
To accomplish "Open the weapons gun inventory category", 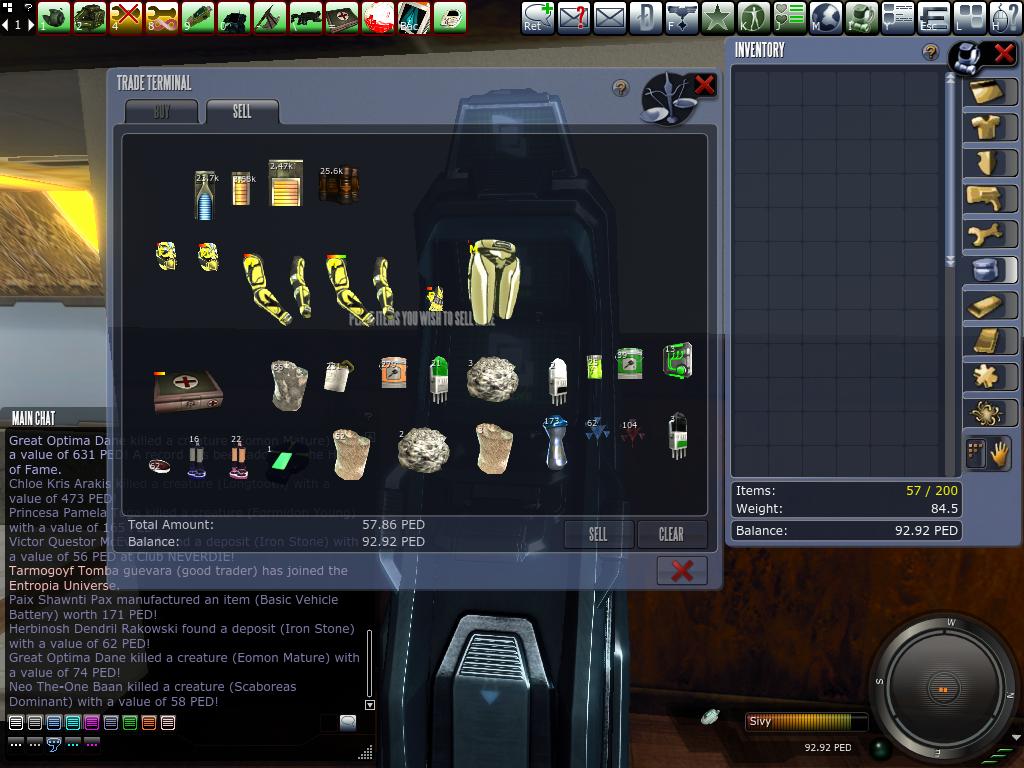I will [x=987, y=197].
